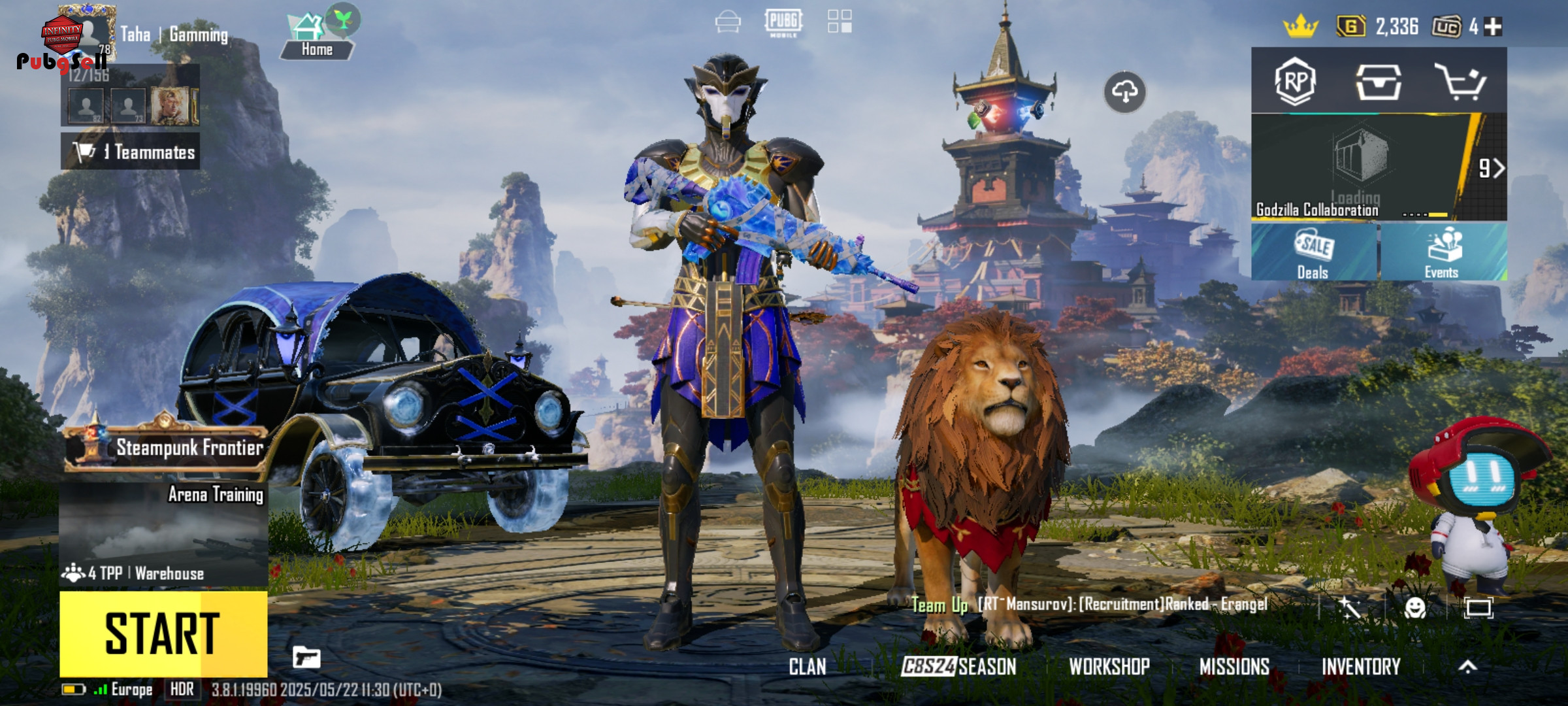Open the Events page

tap(1443, 252)
